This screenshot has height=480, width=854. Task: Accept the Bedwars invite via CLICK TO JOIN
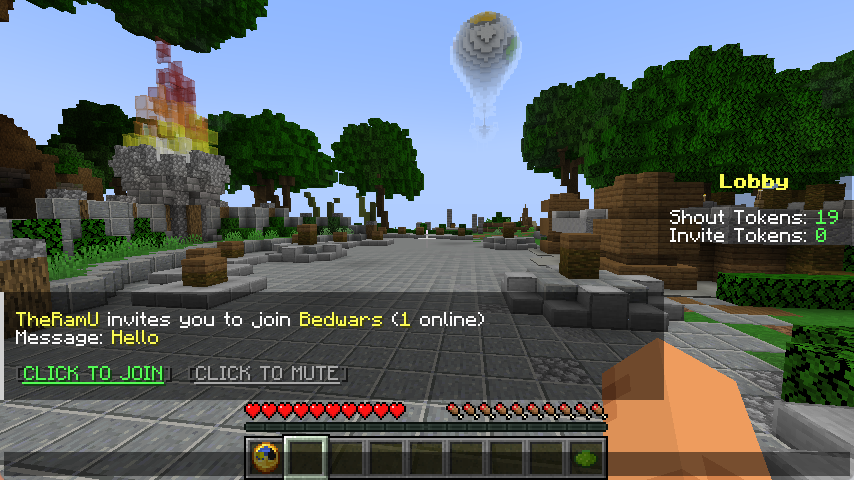point(92,374)
